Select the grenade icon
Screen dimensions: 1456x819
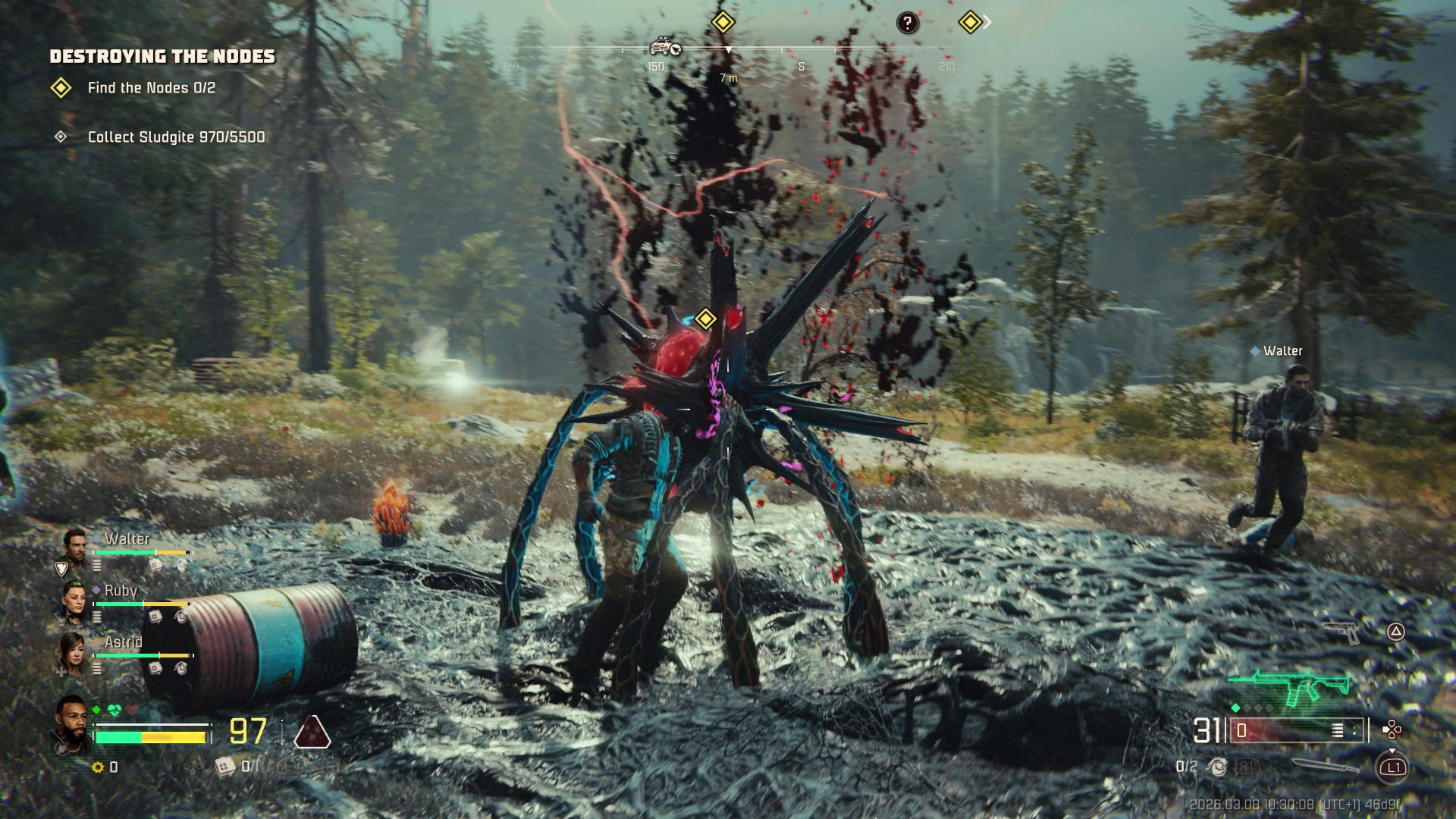pyautogui.click(x=1217, y=767)
